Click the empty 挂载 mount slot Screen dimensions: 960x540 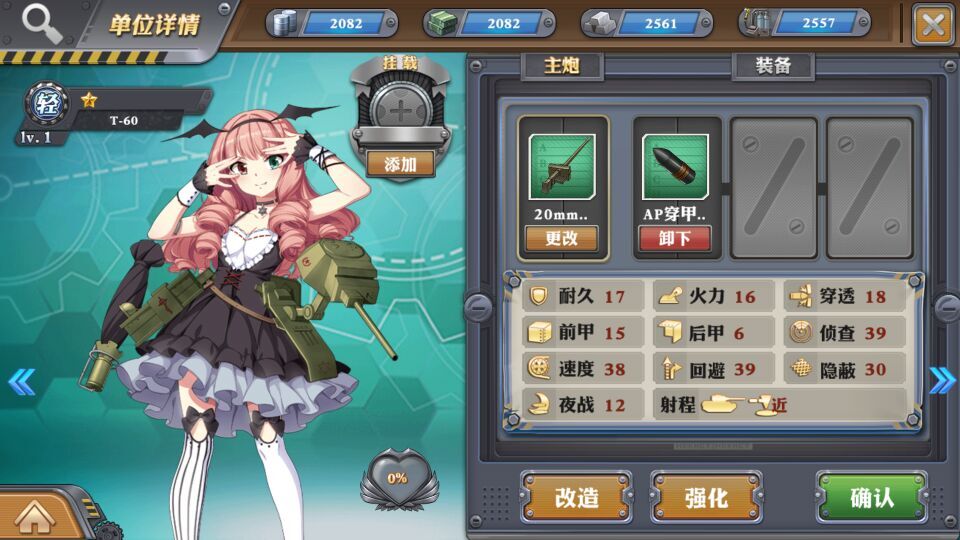pos(399,110)
